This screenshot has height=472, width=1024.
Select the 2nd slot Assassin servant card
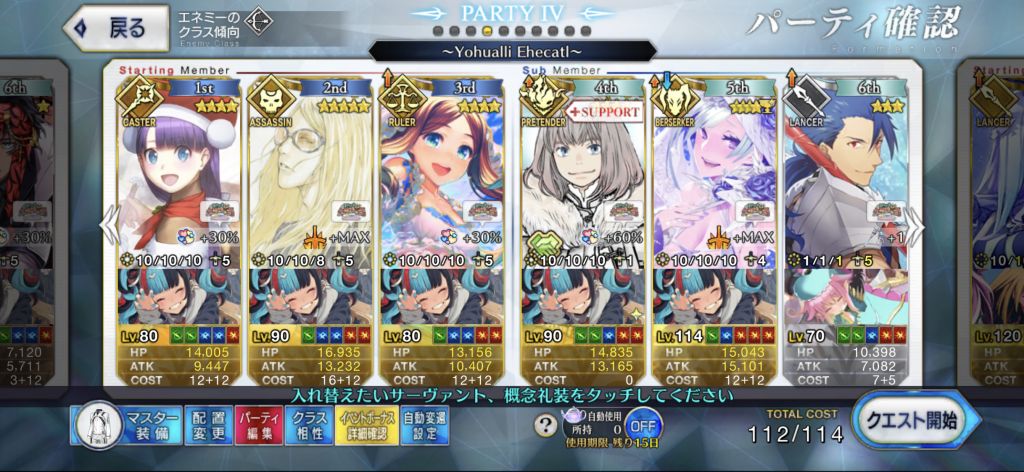(309, 170)
